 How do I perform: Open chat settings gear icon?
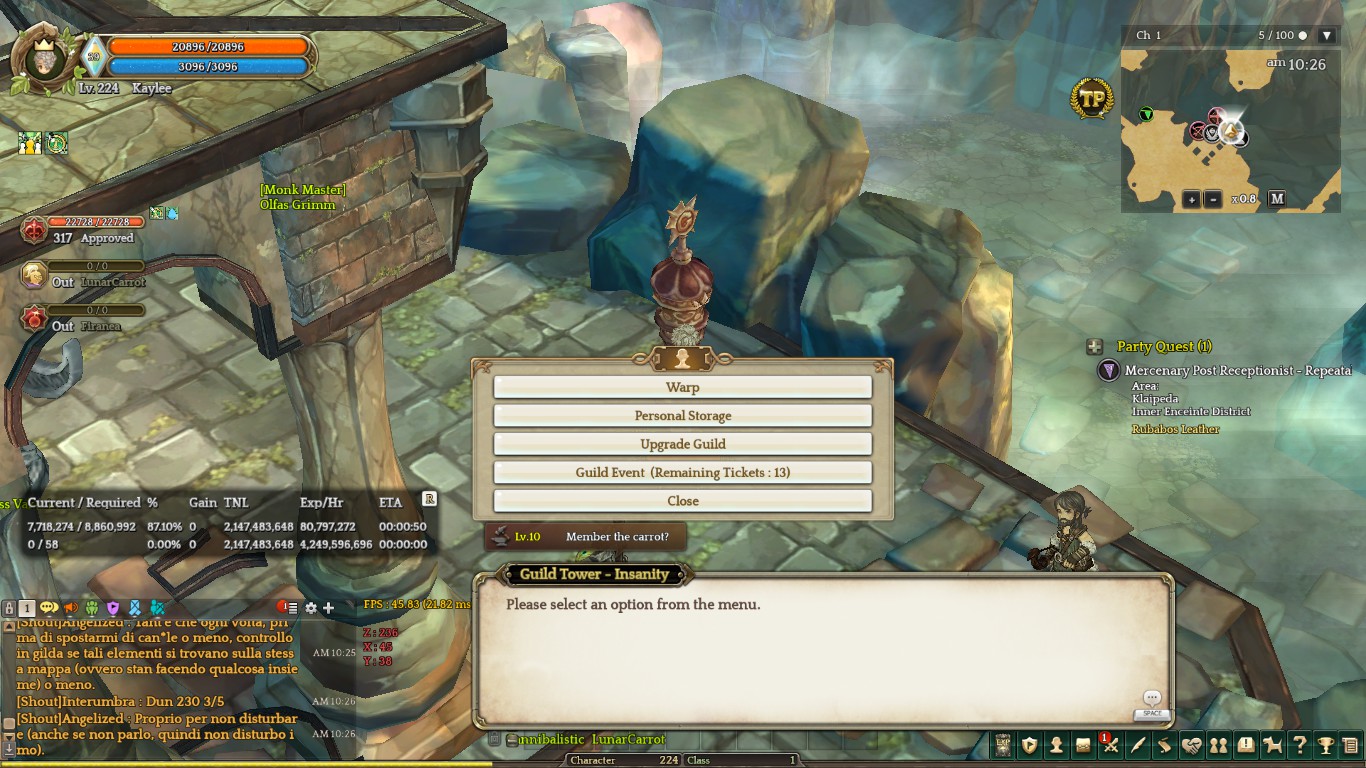pos(311,608)
